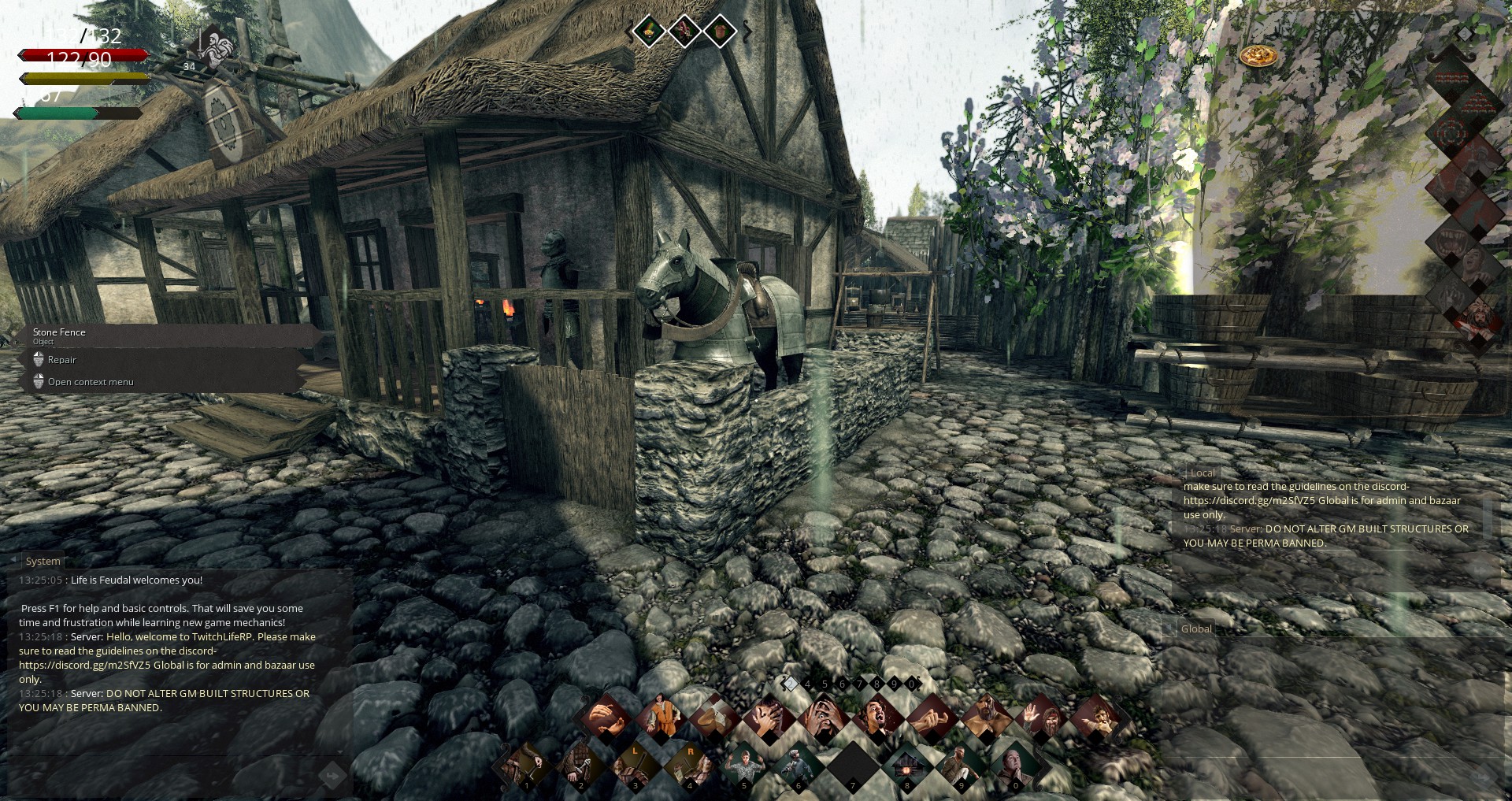The height and width of the screenshot is (801, 1512).
Task: Click the discord.gg link in System chat
Action: pos(82,665)
